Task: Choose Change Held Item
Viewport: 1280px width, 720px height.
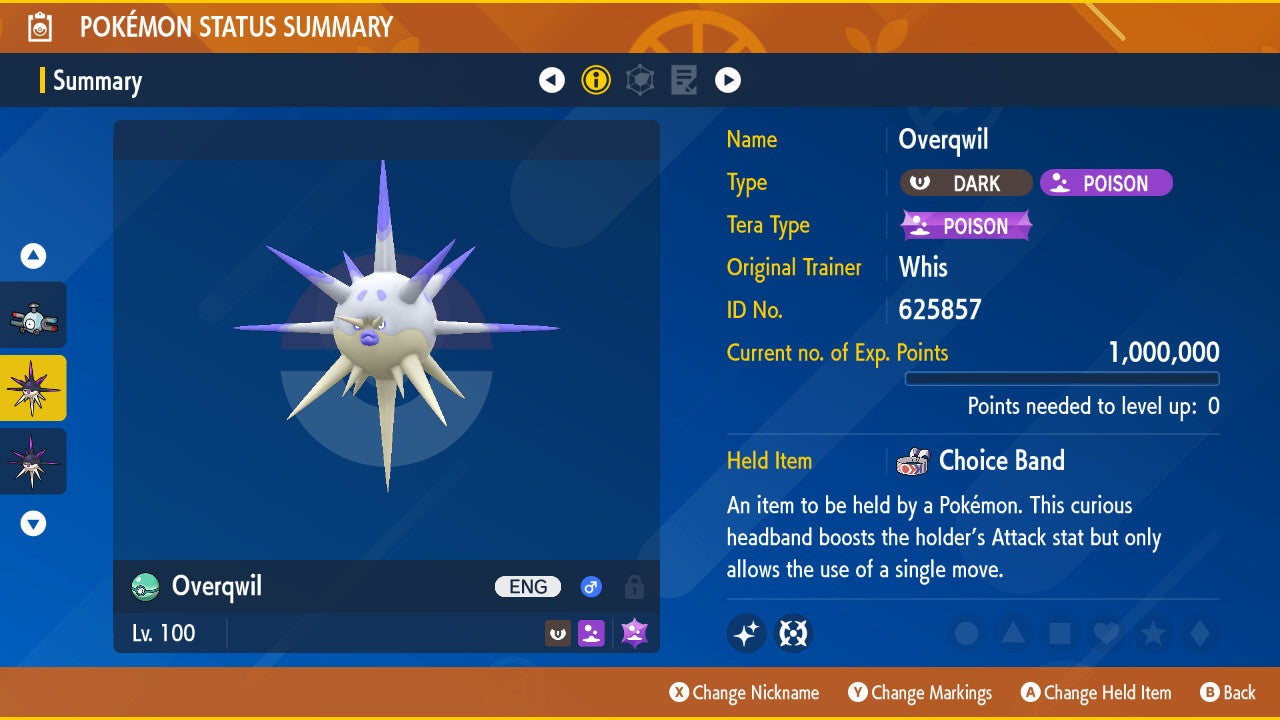Action: 1095,693
